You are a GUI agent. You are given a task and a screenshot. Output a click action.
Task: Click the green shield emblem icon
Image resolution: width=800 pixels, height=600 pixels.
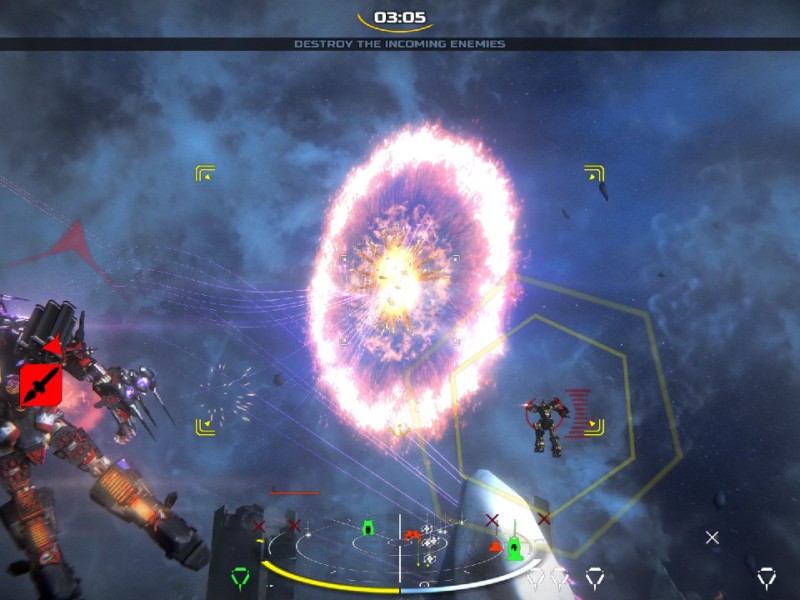pyautogui.click(x=239, y=576)
